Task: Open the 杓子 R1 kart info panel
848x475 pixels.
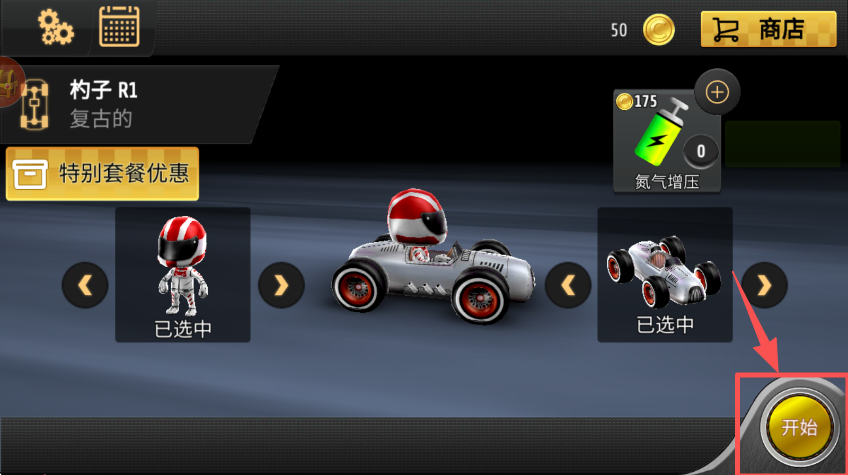Action: pyautogui.click(x=135, y=104)
